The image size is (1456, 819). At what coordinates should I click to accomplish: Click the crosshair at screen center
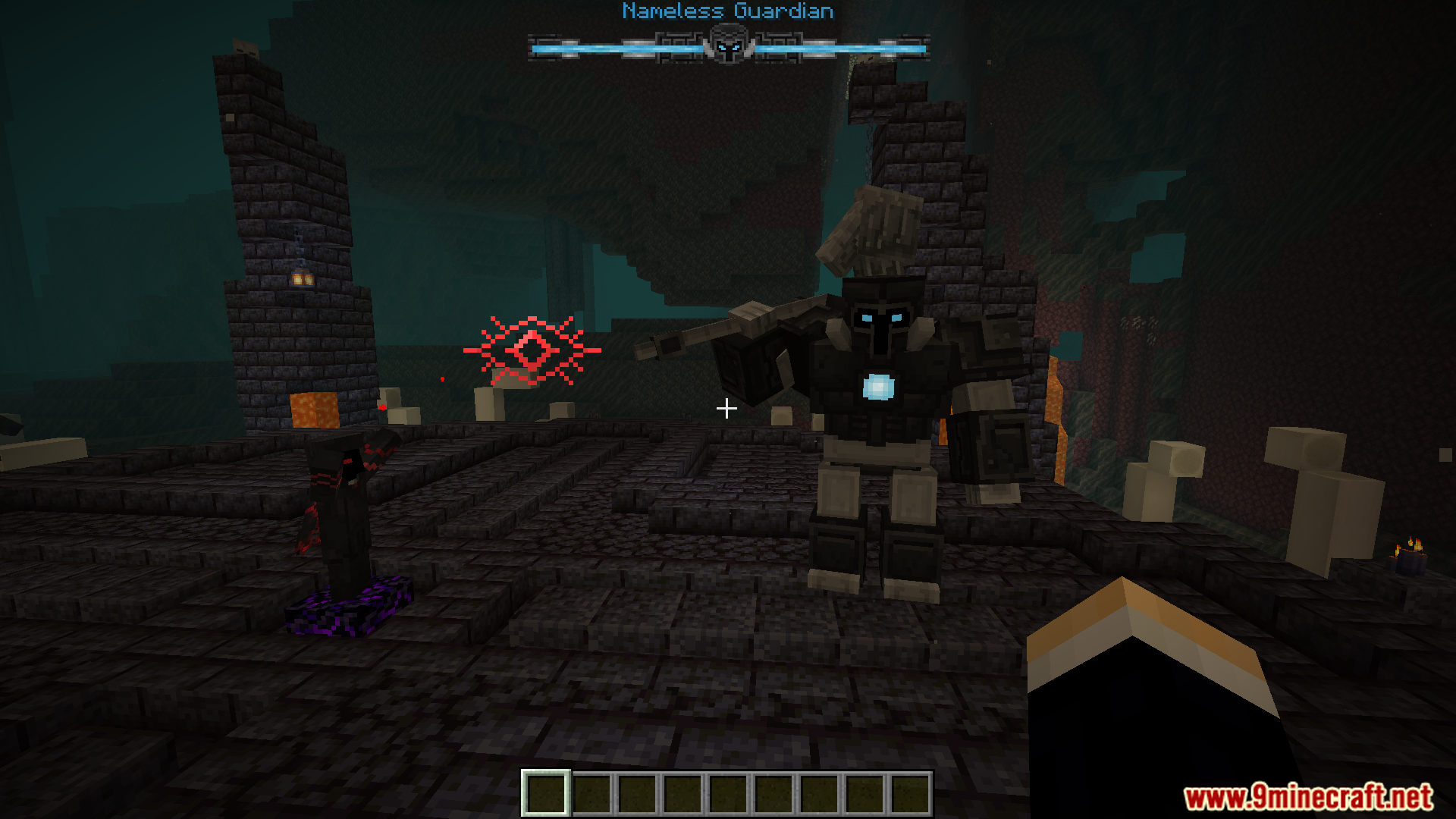tap(726, 409)
